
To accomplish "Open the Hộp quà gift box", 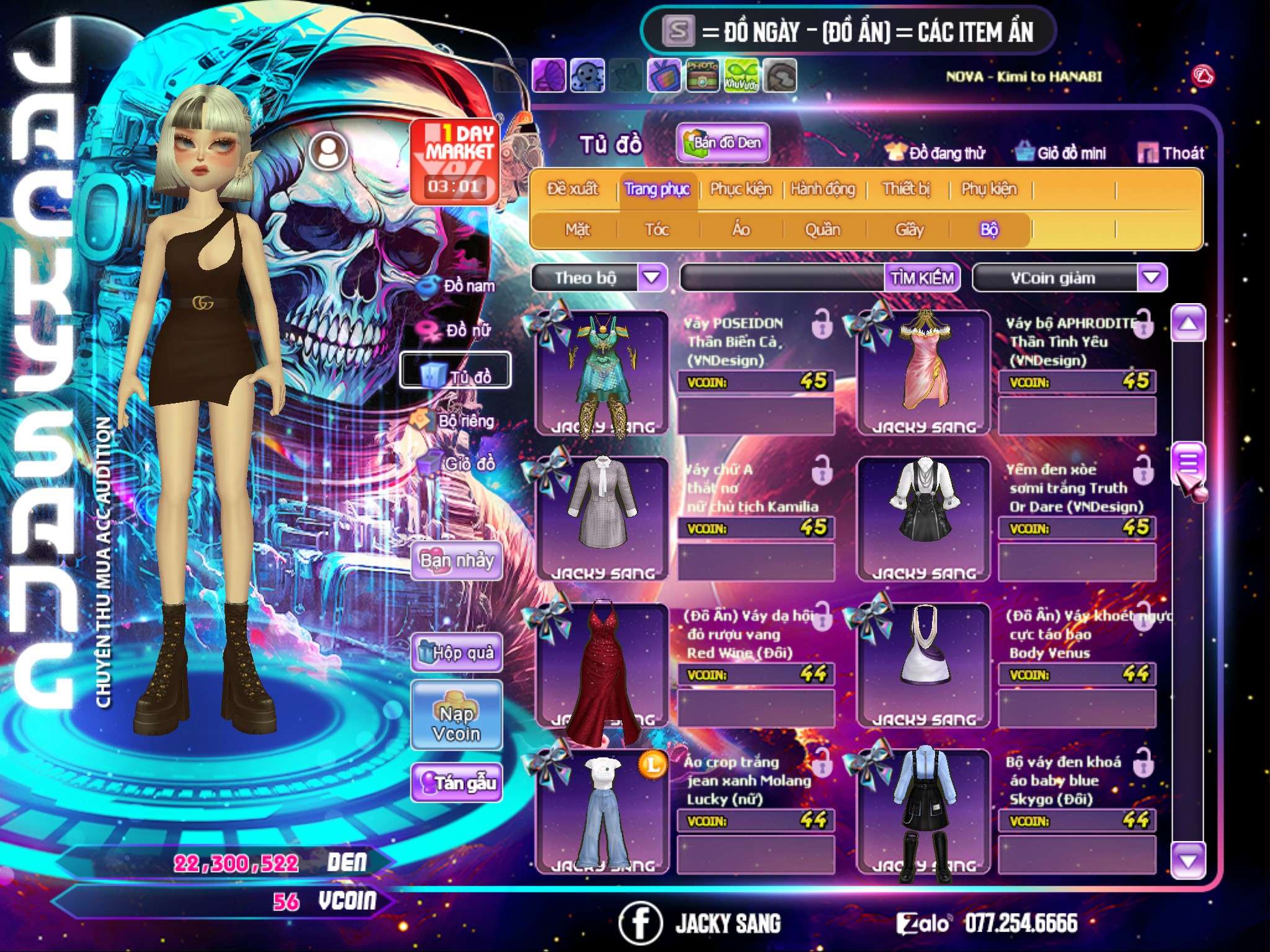I will pos(457,653).
